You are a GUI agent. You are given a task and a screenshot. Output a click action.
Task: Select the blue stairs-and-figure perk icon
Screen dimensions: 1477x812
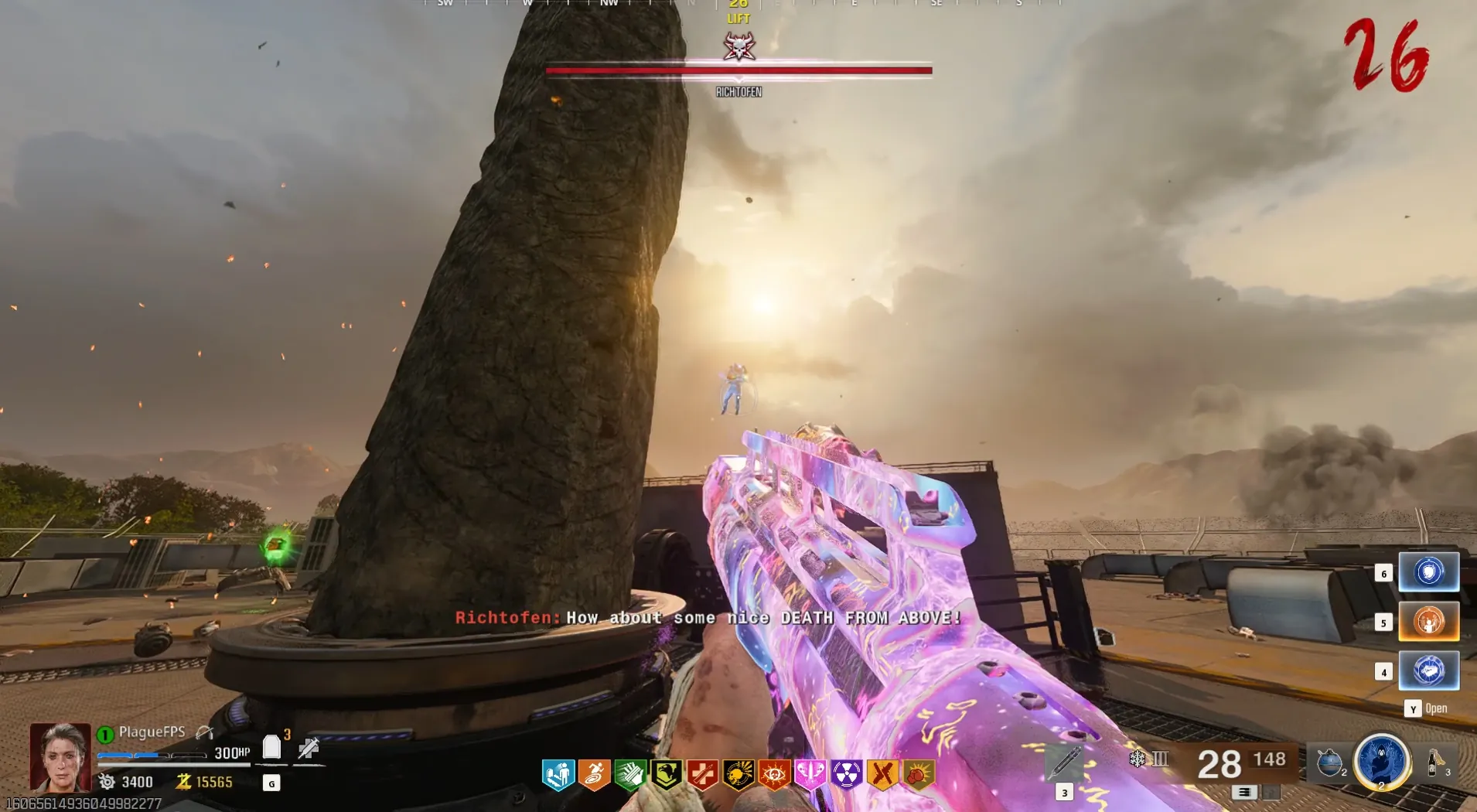tap(558, 774)
